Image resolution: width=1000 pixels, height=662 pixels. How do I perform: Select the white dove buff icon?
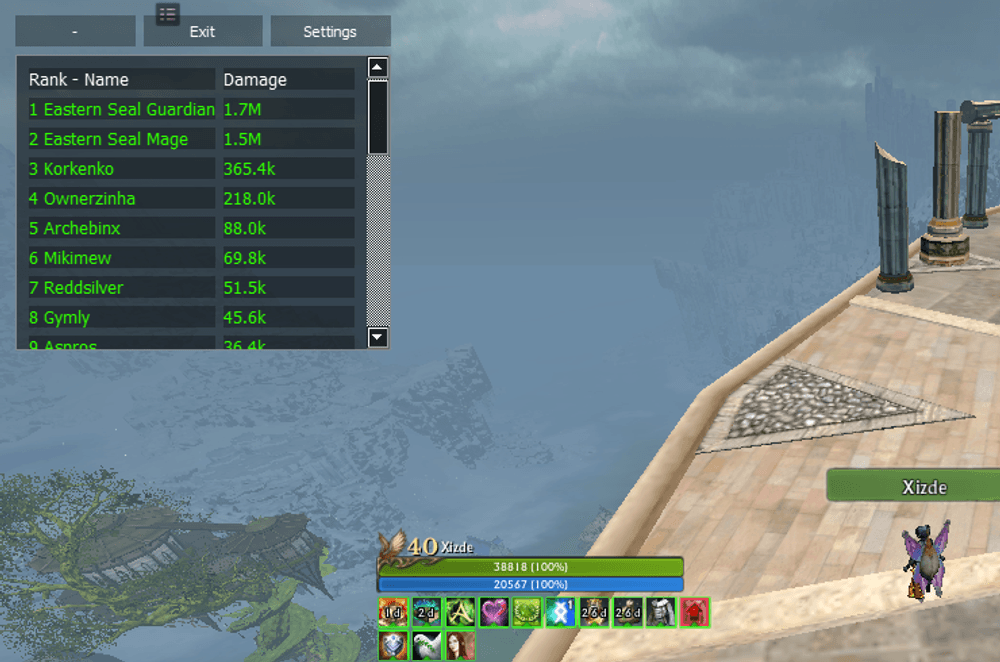click(427, 646)
